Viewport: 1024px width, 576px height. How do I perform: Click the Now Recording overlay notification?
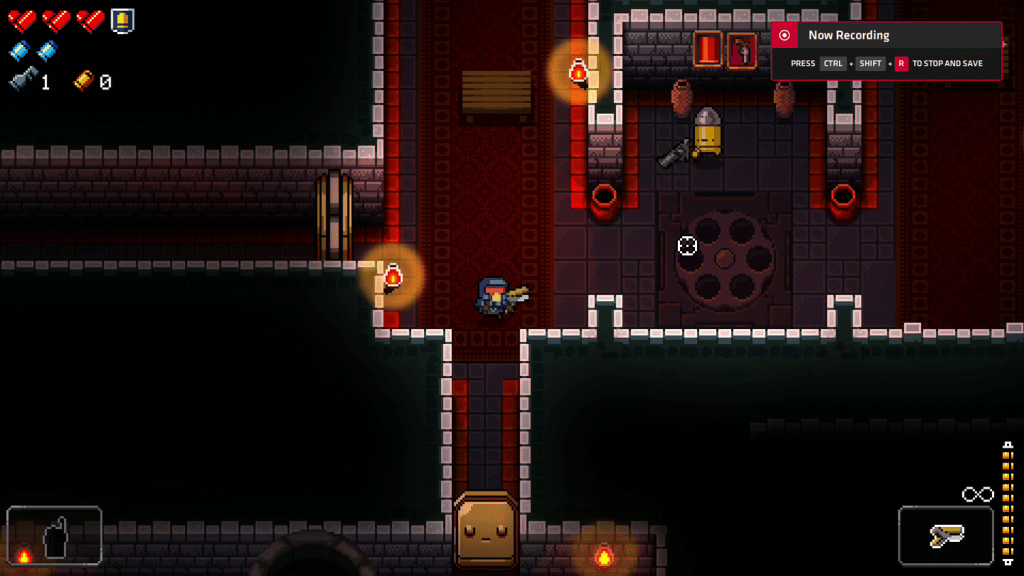point(886,49)
